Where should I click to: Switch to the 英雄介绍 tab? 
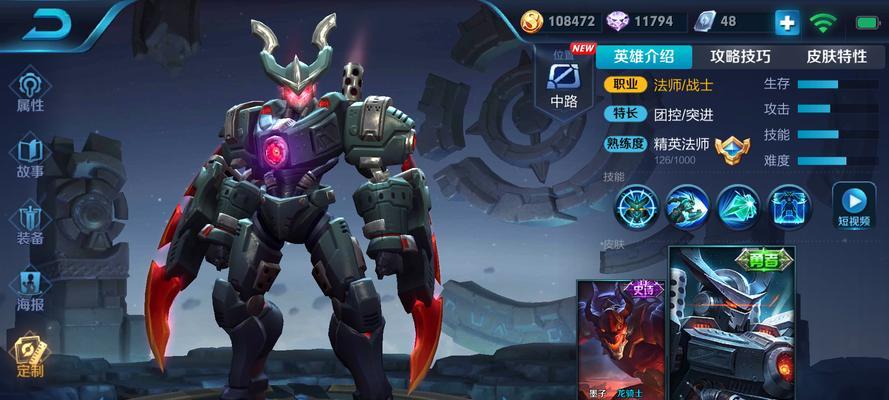[644, 56]
